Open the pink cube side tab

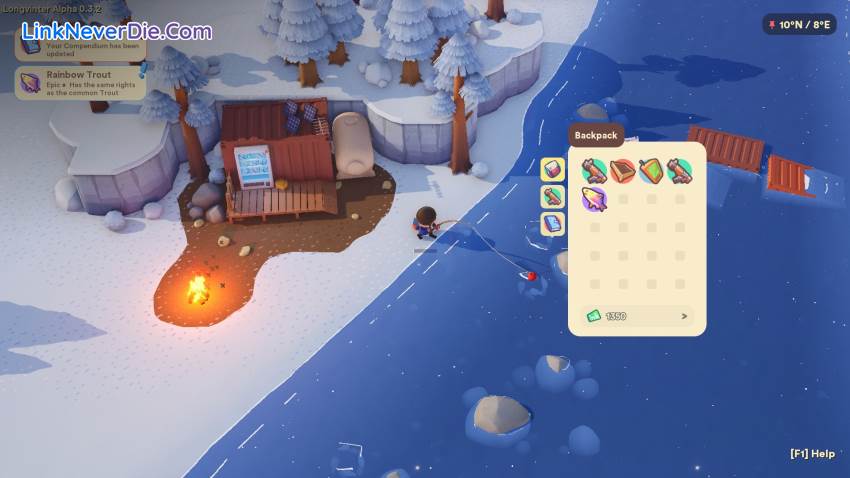click(553, 169)
